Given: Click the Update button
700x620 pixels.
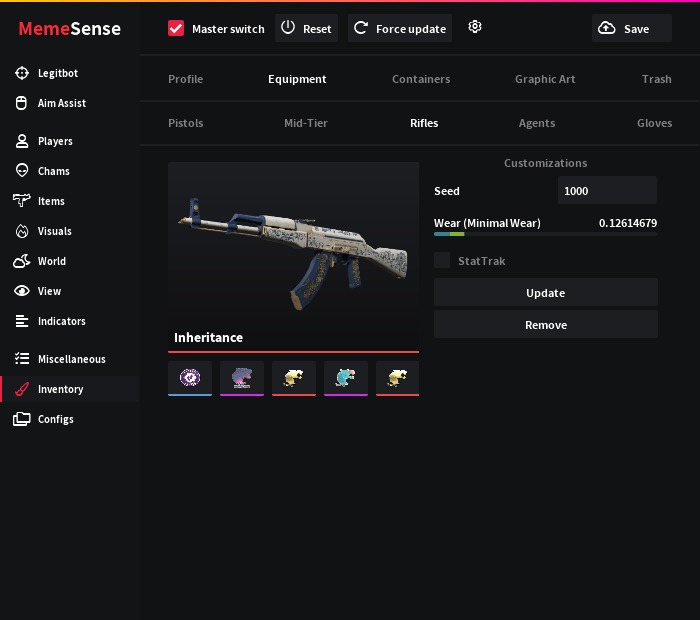Looking at the screenshot, I should tap(545, 293).
